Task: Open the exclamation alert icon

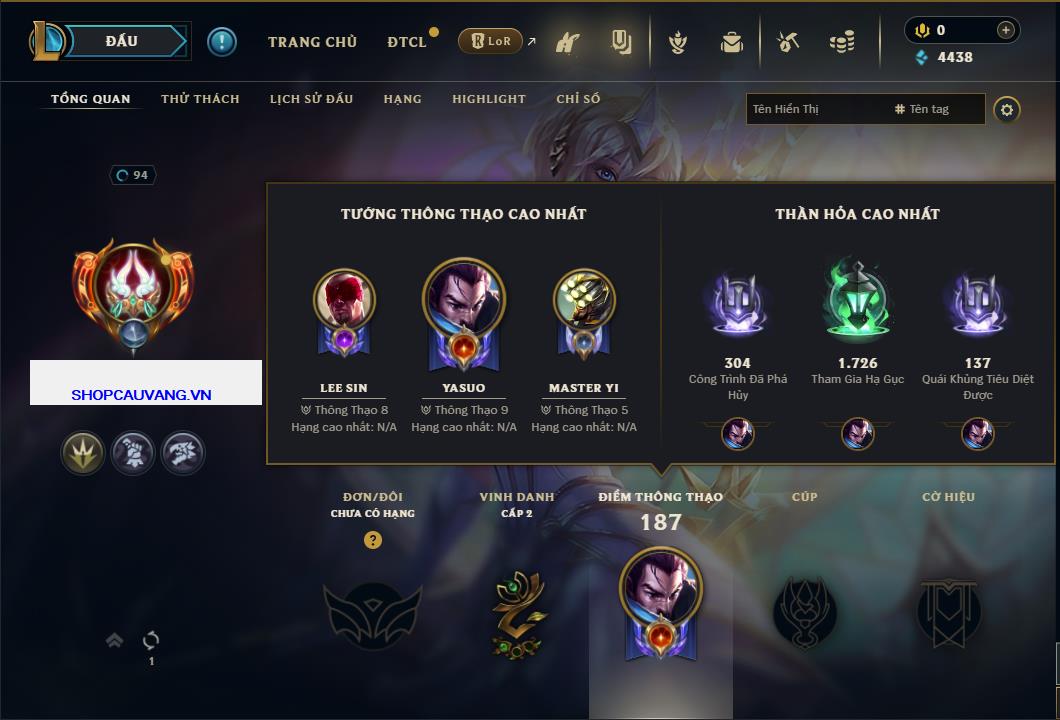Action: 222,42
